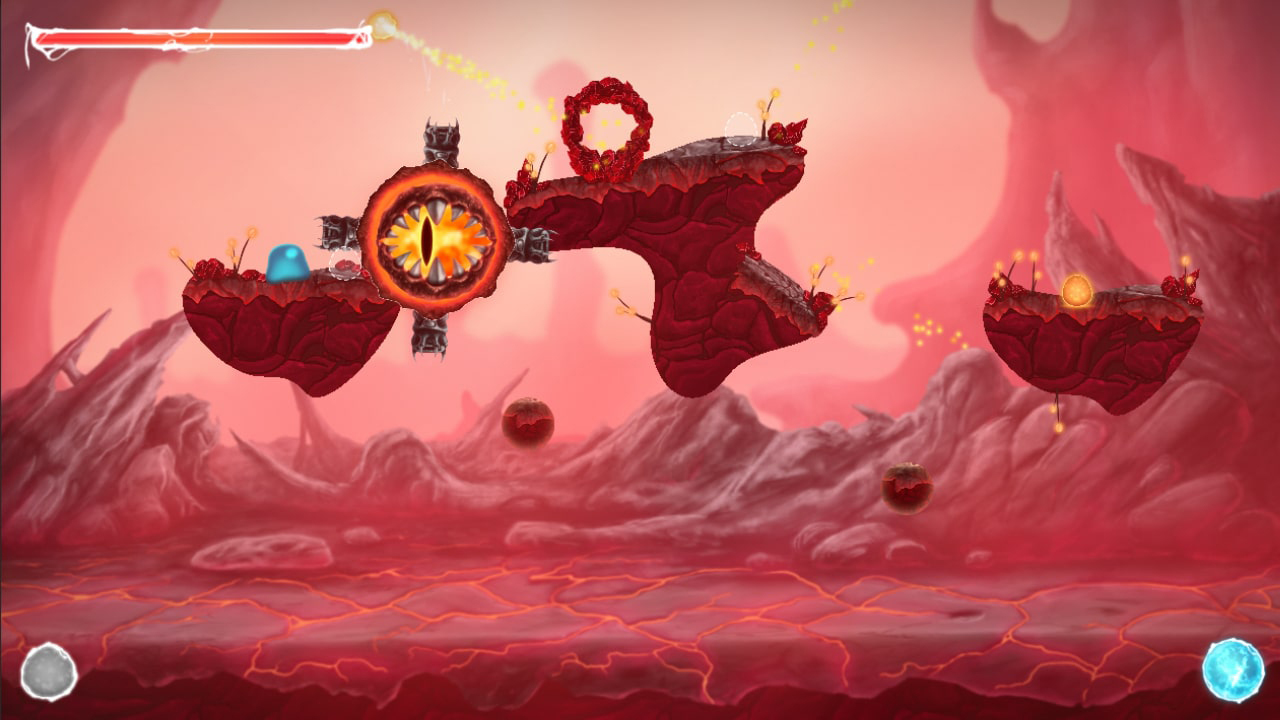The height and width of the screenshot is (720, 1280).
Task: Toggle the faded circle outline beside the blue slime
Action: 343,264
